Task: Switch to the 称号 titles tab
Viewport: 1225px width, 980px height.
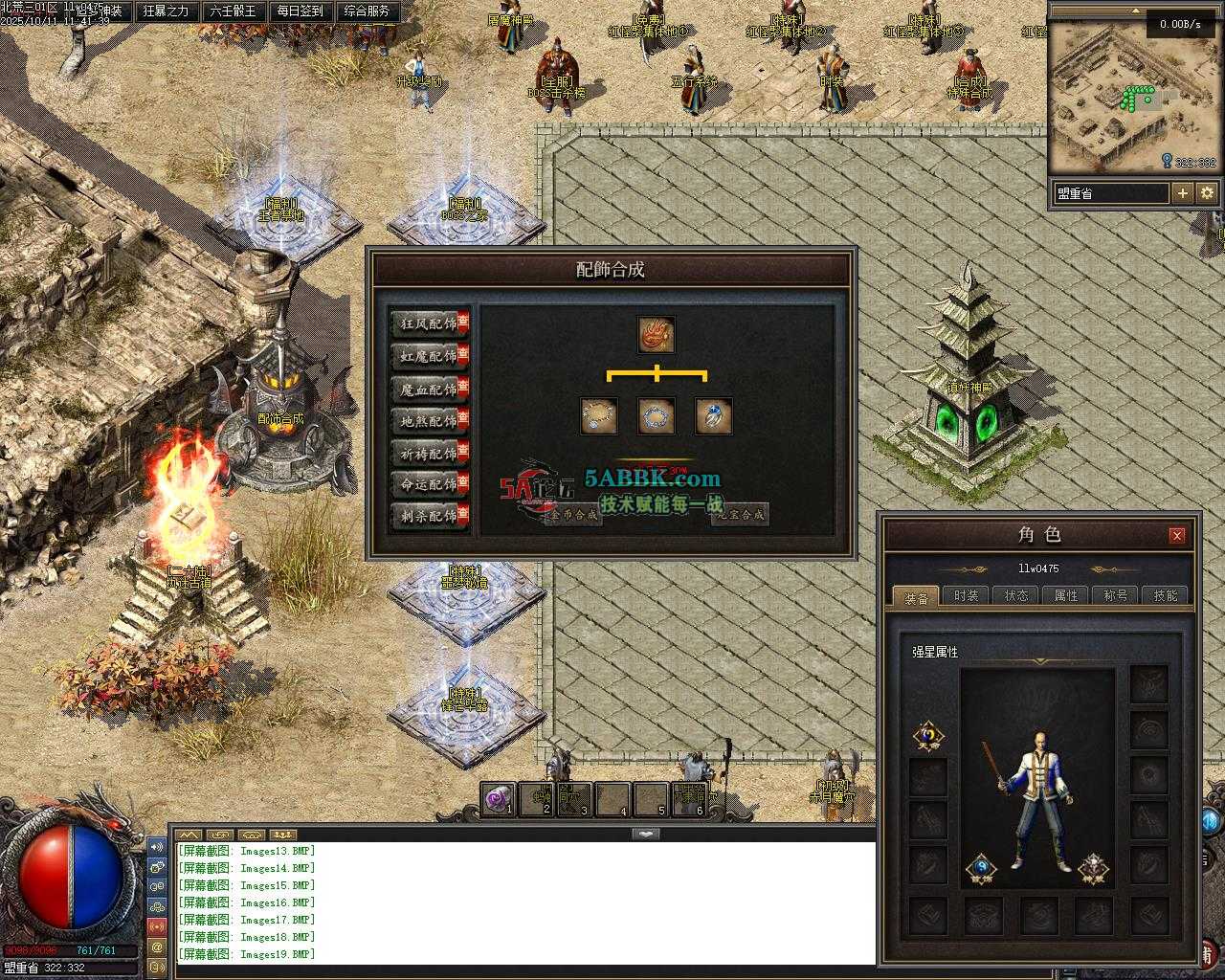Action: (x=1116, y=595)
